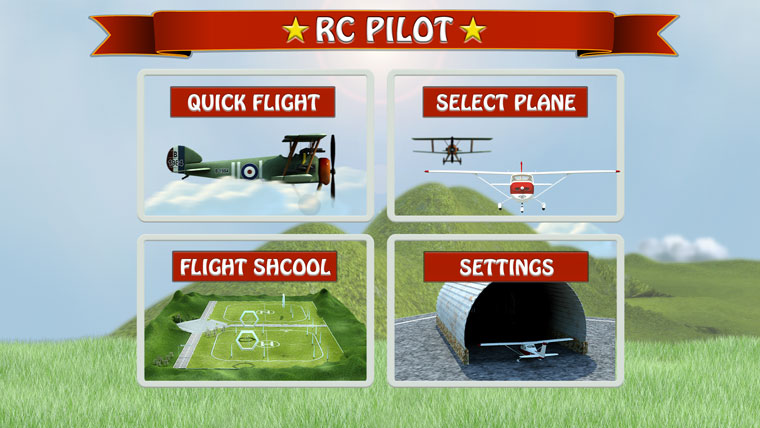Viewport: 760px width, 428px height.
Task: Enter Flight Shcool training
Action: coord(254,309)
